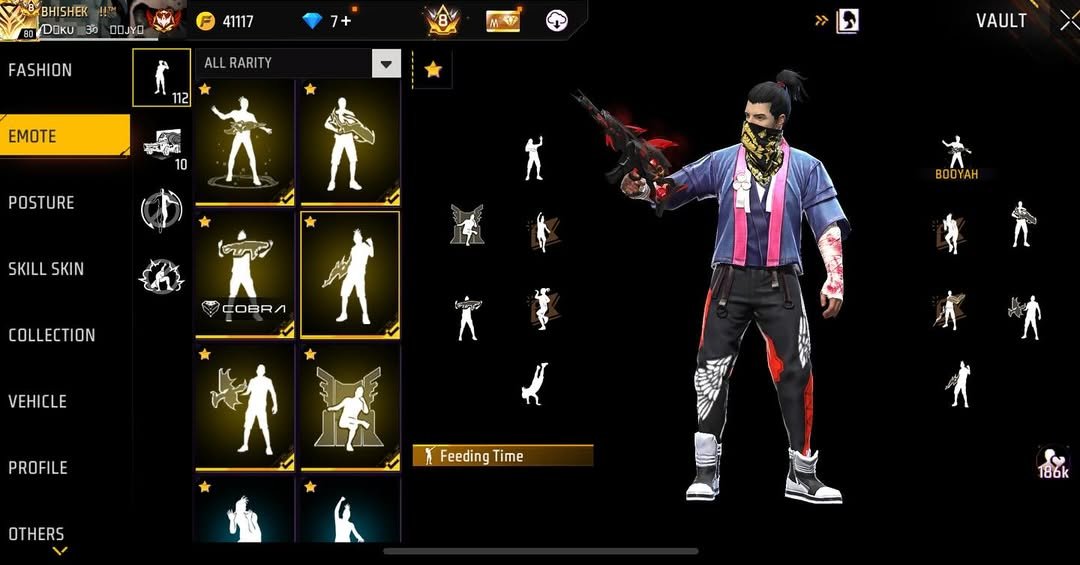1080x565 pixels.
Task: Choose the throne emote thumbnail
Action: (x=350, y=406)
